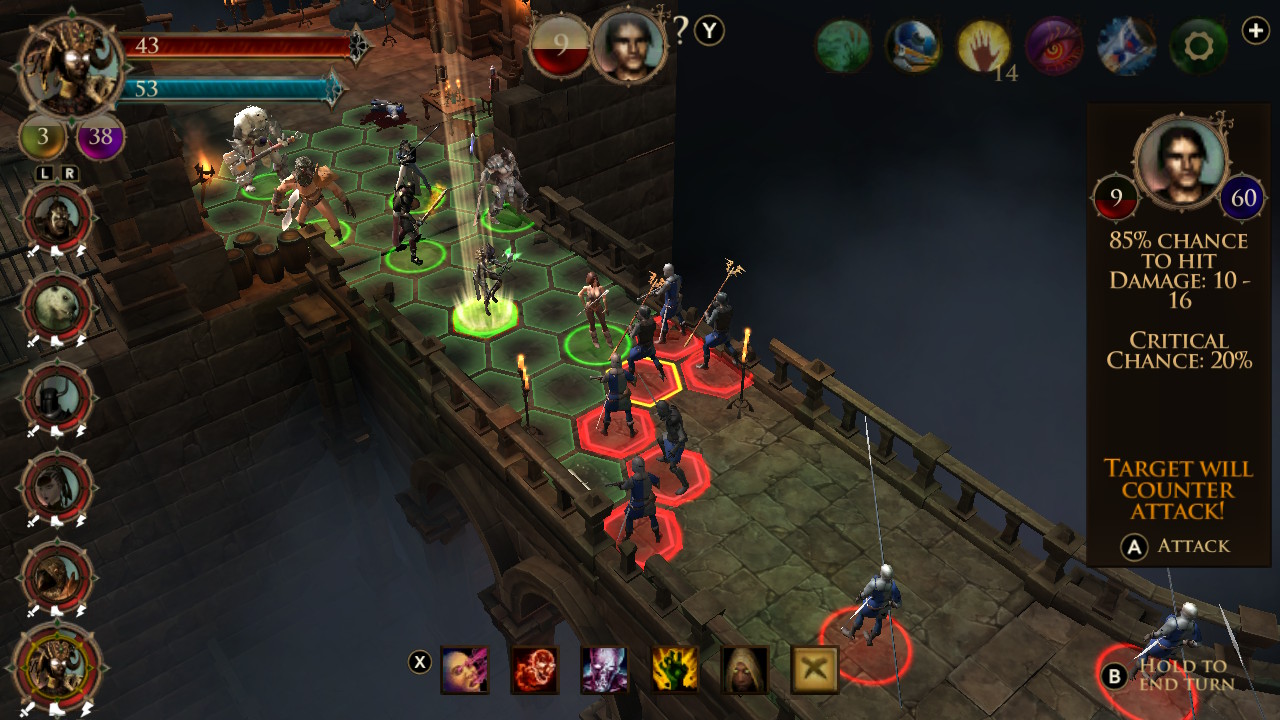
Task: Open the green landscape ability icon
Action: click(x=845, y=44)
